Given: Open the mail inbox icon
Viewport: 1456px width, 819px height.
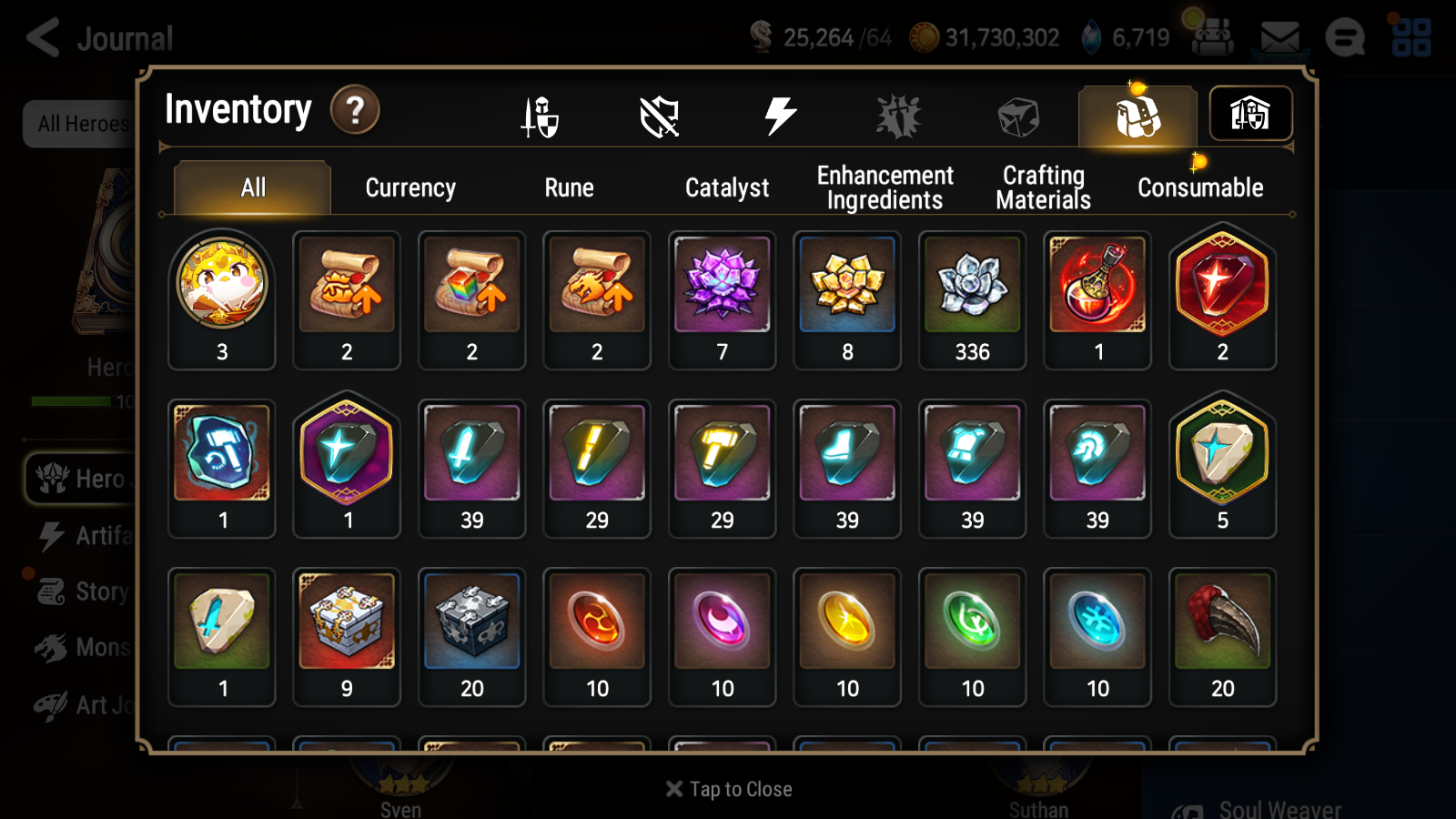Looking at the screenshot, I should pos(1280,37).
